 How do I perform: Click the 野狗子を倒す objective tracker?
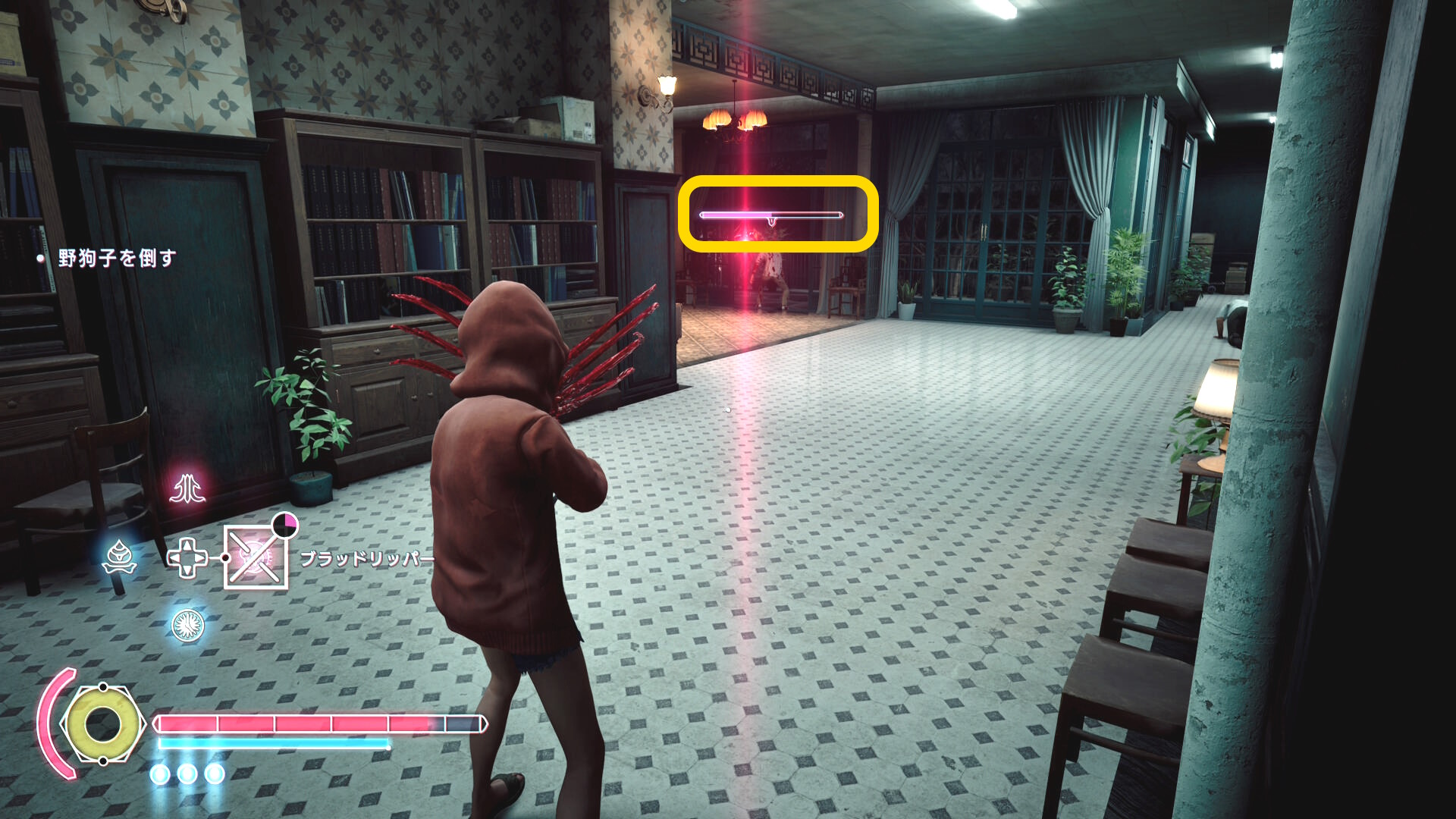click(117, 259)
